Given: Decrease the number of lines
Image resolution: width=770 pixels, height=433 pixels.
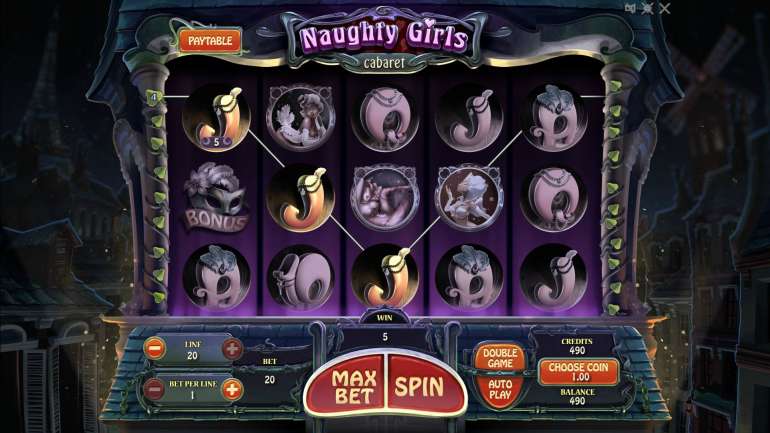Looking at the screenshot, I should (x=155, y=349).
